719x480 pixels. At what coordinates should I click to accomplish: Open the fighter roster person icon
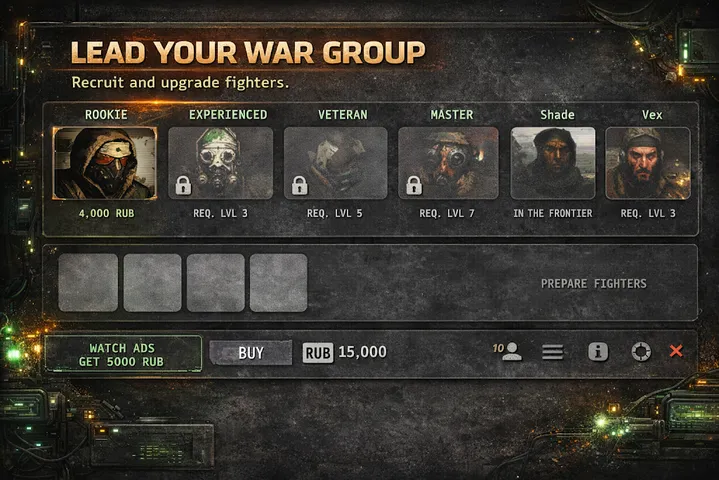(x=511, y=352)
